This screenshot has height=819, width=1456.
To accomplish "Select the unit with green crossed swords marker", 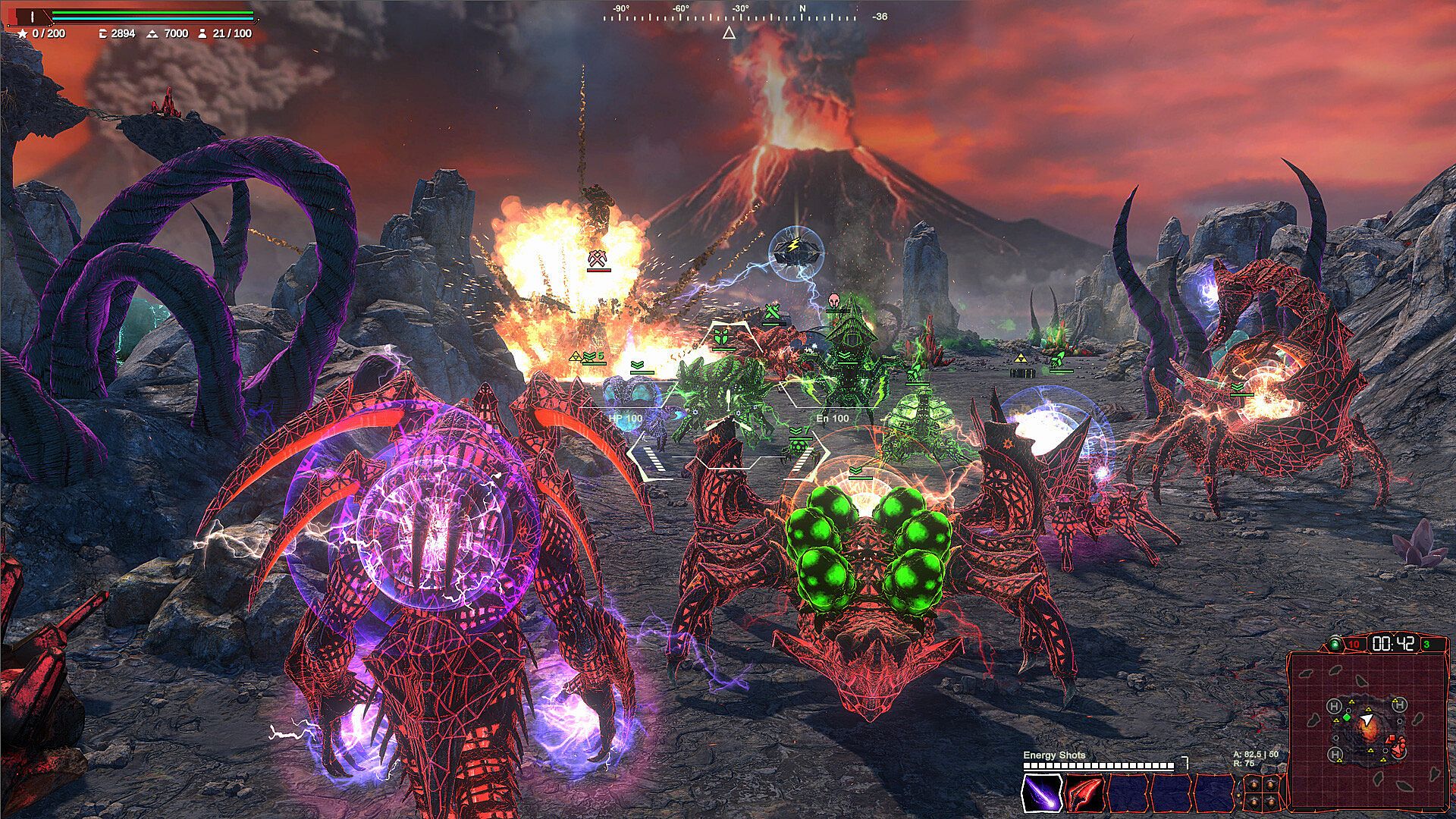I will click(x=772, y=312).
